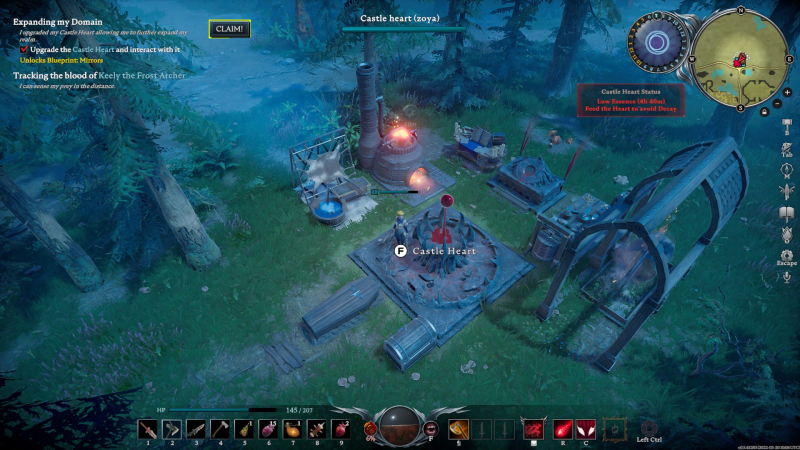
Task: Activate the red spell on R
Action: click(x=563, y=429)
